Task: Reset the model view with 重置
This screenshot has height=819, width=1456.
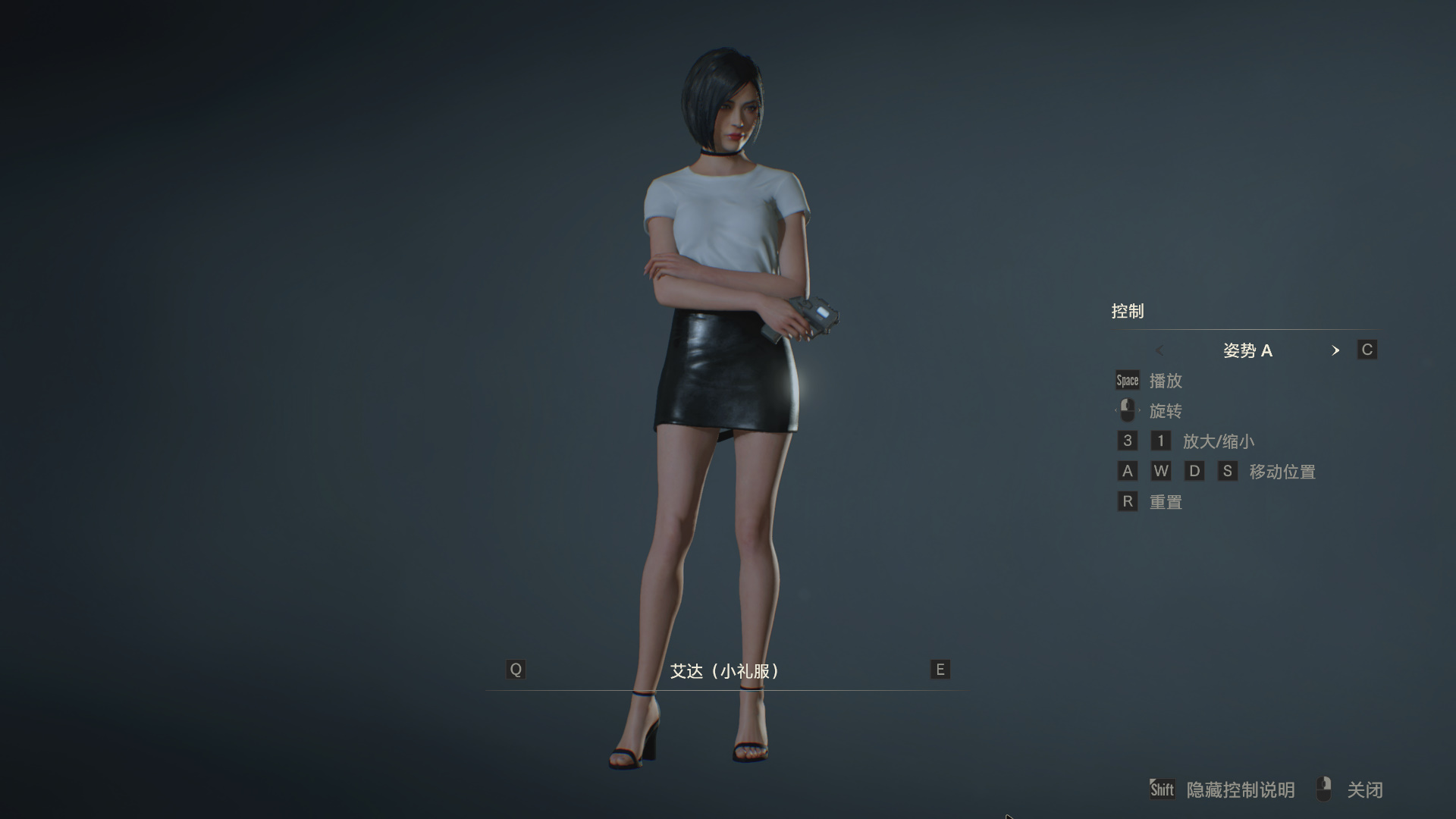Action: tap(1165, 502)
